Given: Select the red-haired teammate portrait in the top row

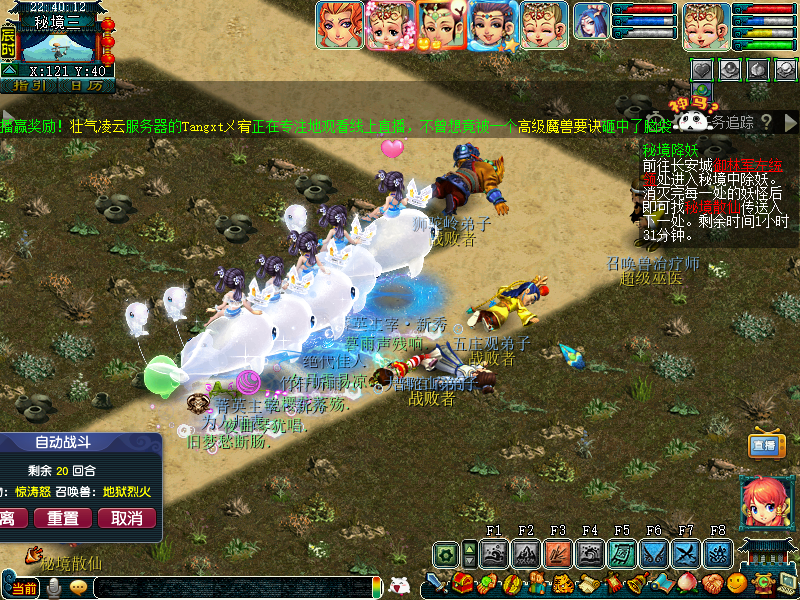Looking at the screenshot, I should coord(340,25).
